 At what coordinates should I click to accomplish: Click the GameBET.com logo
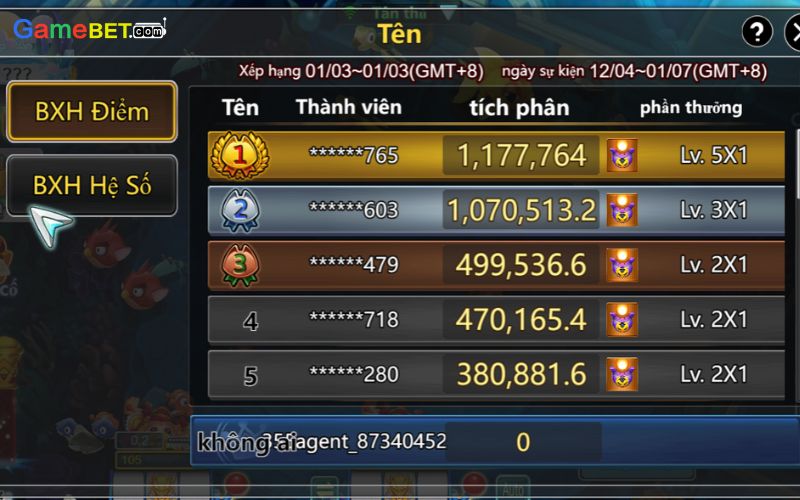click(x=88, y=29)
